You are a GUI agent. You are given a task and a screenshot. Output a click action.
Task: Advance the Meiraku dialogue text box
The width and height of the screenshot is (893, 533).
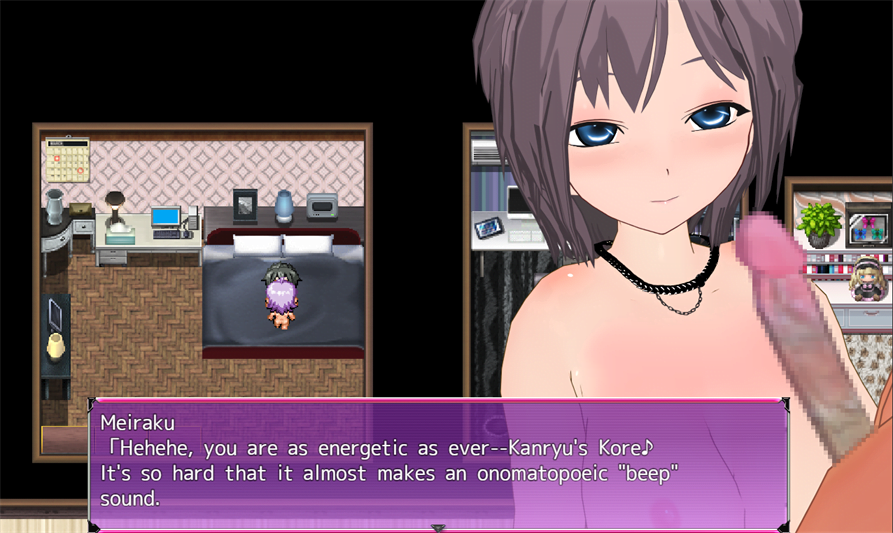(x=437, y=460)
